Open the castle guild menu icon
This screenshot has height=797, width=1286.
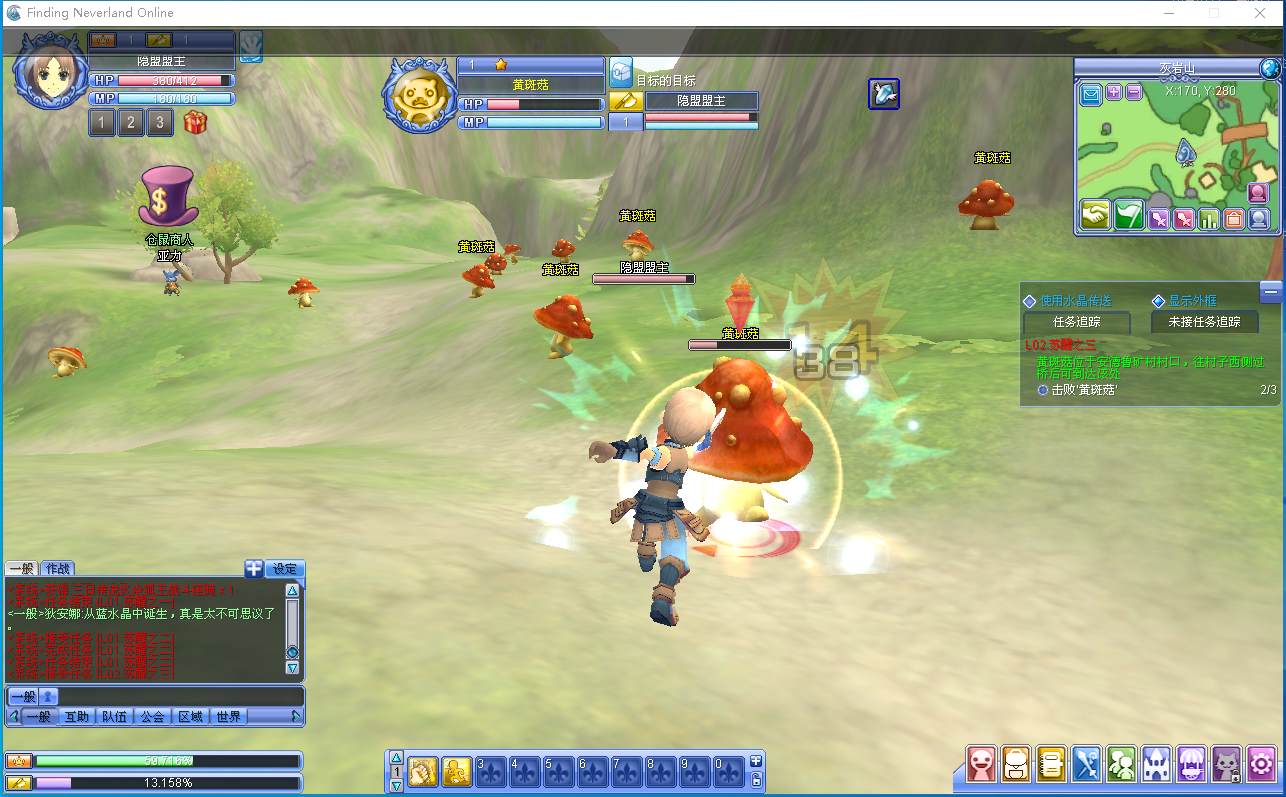click(1156, 764)
